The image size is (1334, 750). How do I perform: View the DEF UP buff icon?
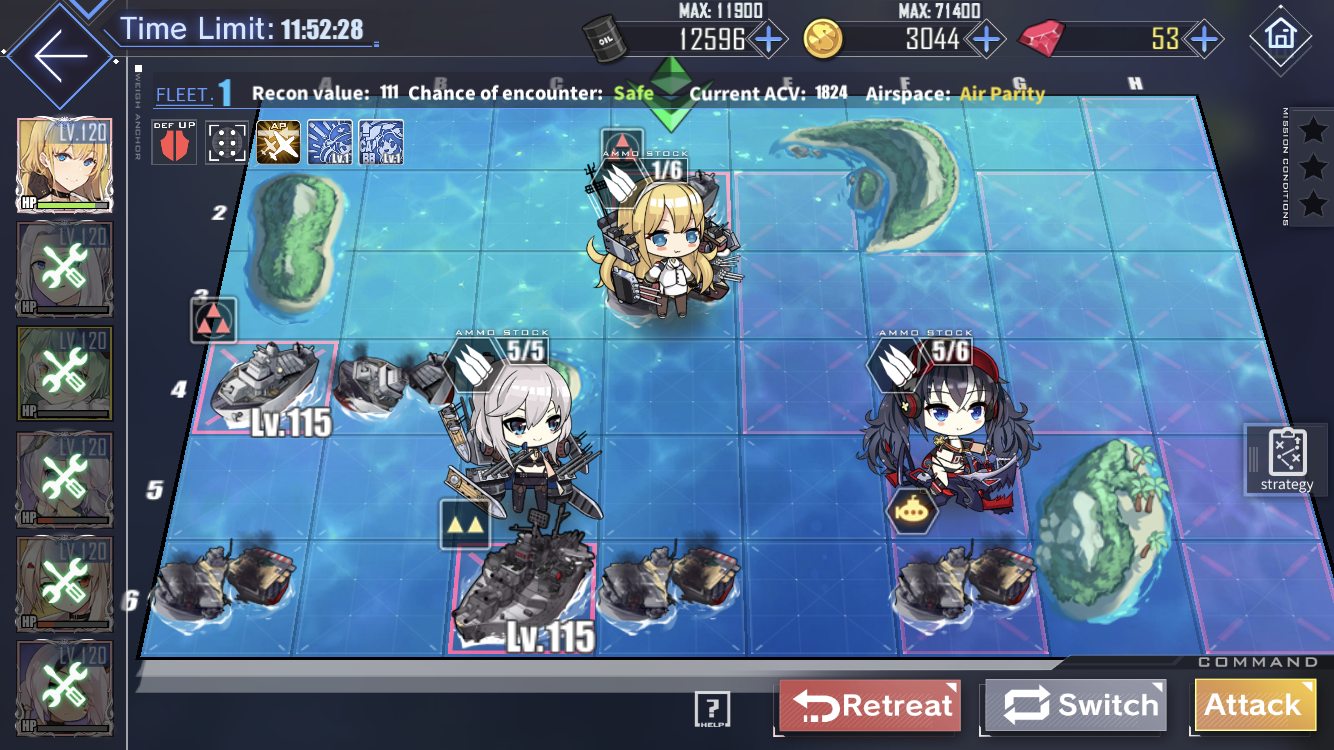tap(174, 142)
